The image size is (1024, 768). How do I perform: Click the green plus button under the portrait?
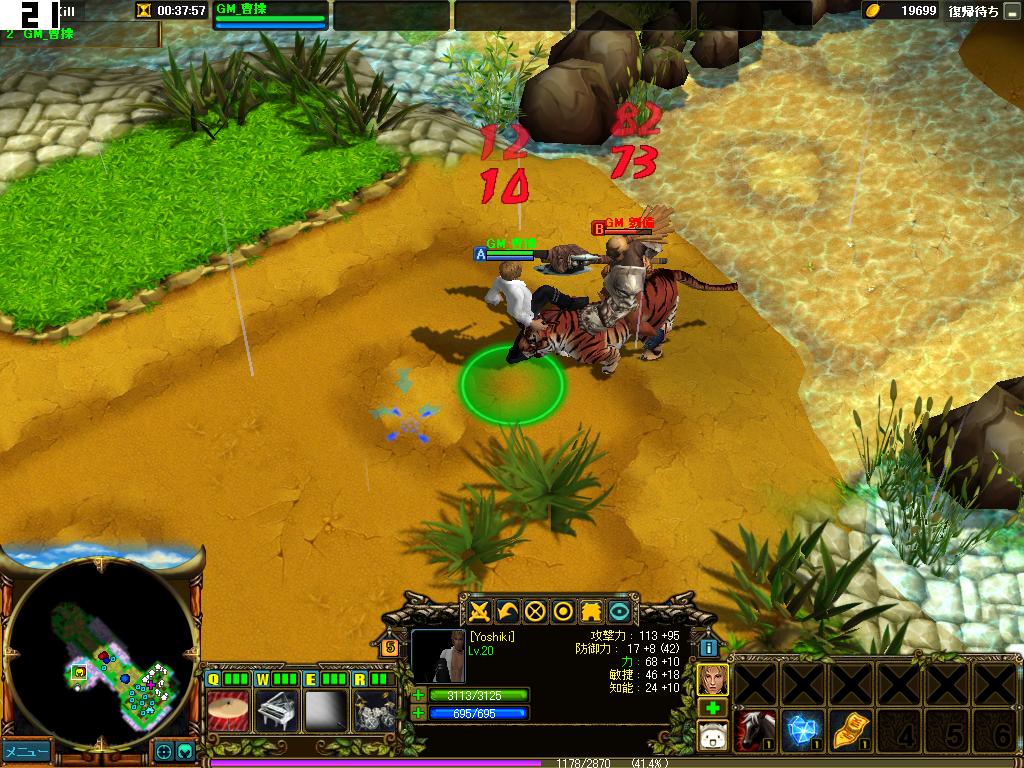pos(712,709)
